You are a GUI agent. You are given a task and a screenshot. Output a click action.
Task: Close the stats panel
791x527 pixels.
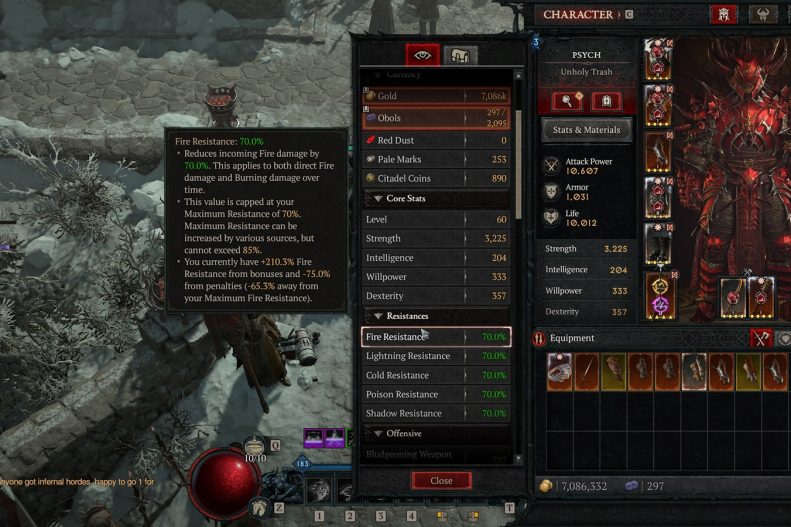click(x=441, y=480)
